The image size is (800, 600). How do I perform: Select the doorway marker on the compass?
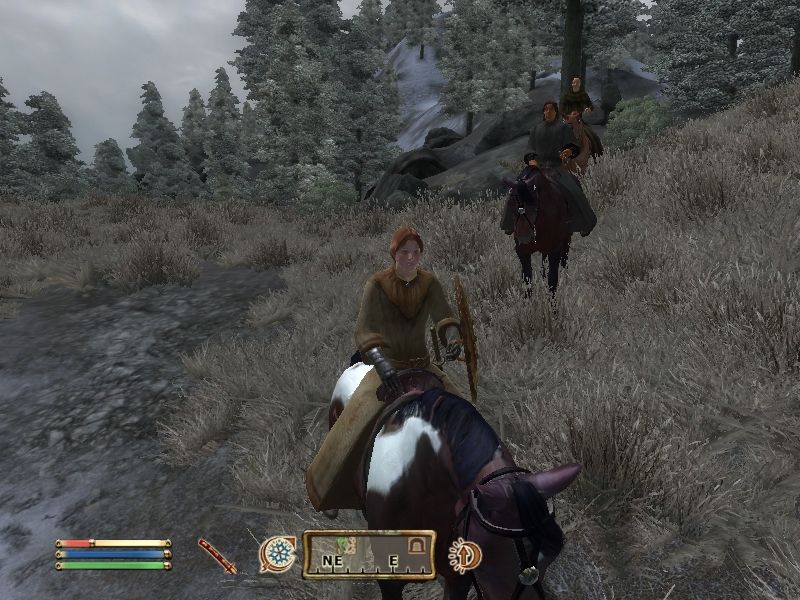tap(412, 546)
